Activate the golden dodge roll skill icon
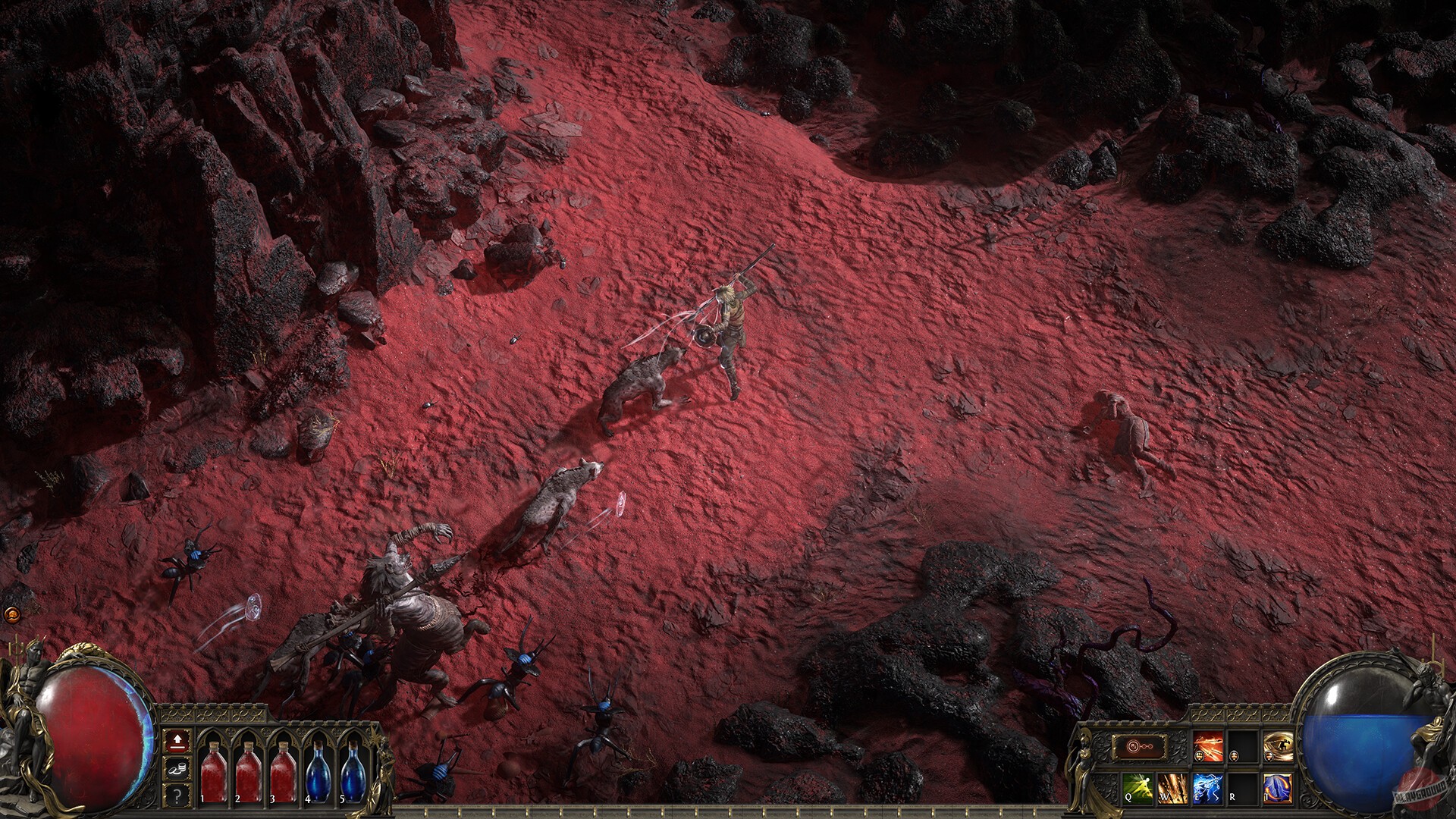This screenshot has height=819, width=1456. pyautogui.click(x=1279, y=746)
